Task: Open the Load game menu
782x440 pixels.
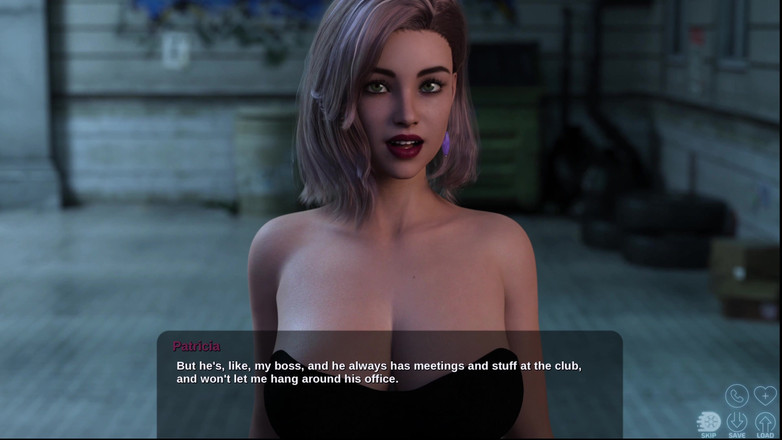Action: pos(765,423)
